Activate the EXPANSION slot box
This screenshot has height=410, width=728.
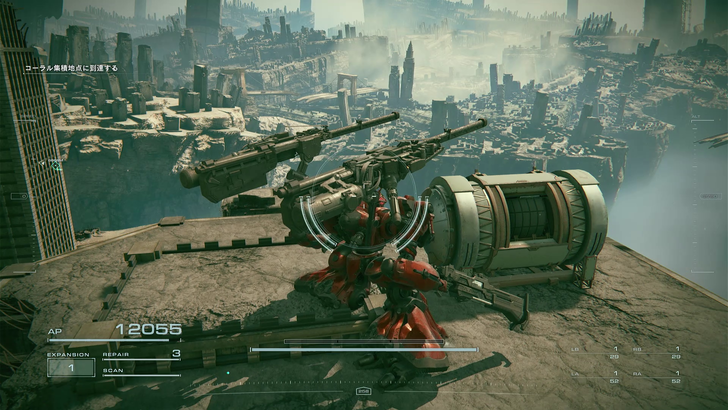coord(70,367)
